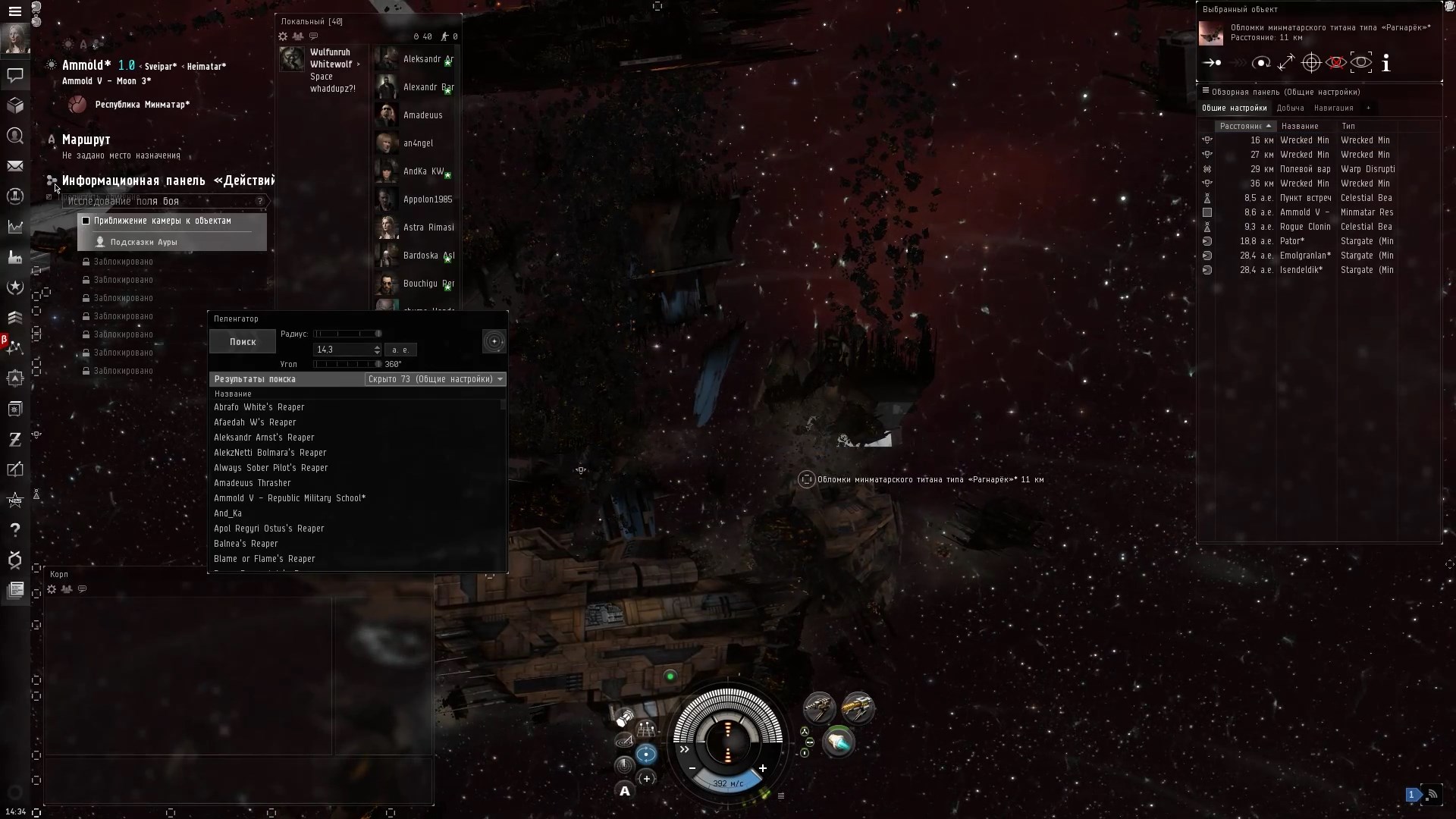Open the mail envelope icon in left sidebar
This screenshot has width=1456, height=819.
[15, 165]
